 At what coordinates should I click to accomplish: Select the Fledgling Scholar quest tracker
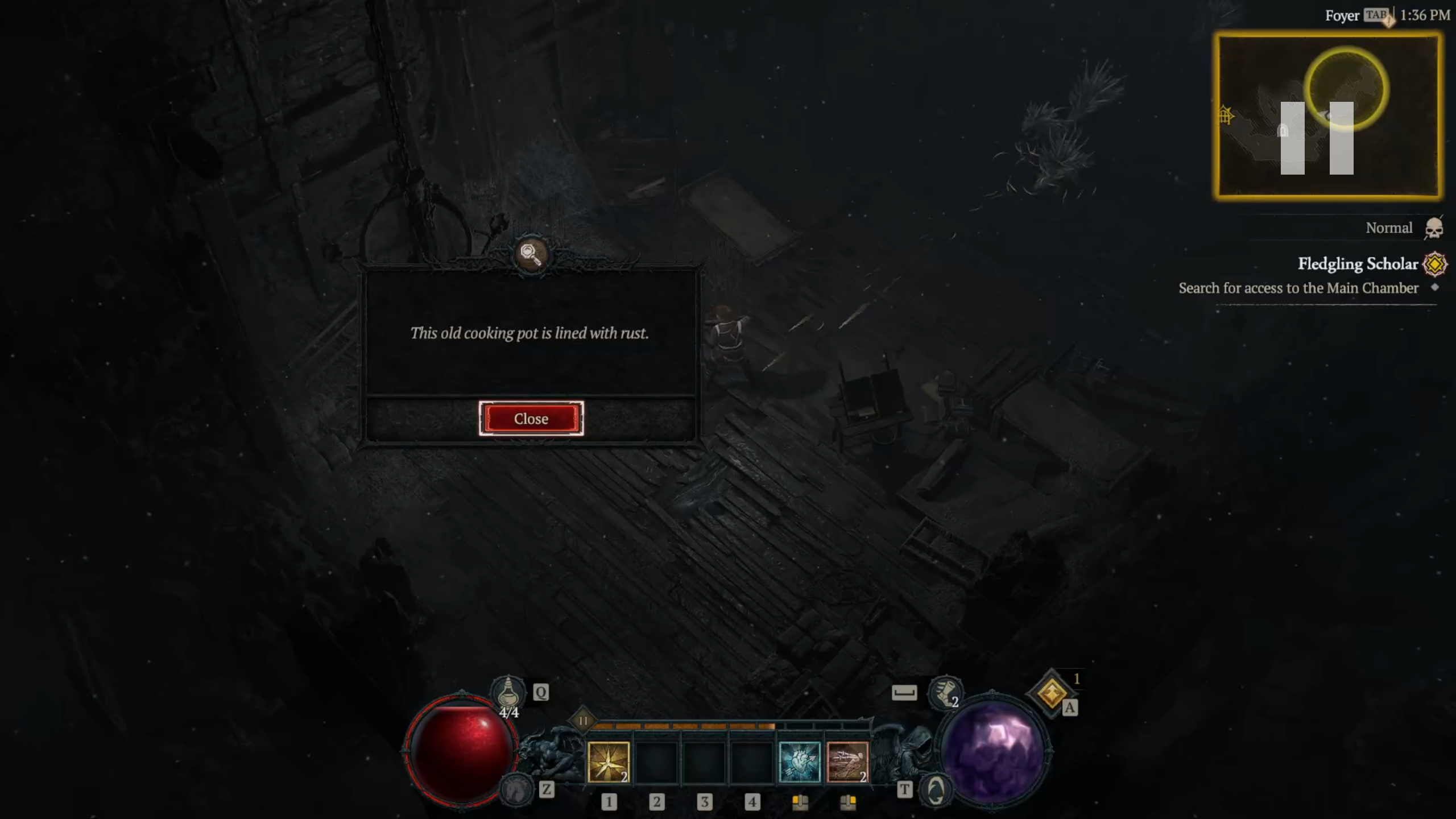click(x=1357, y=264)
